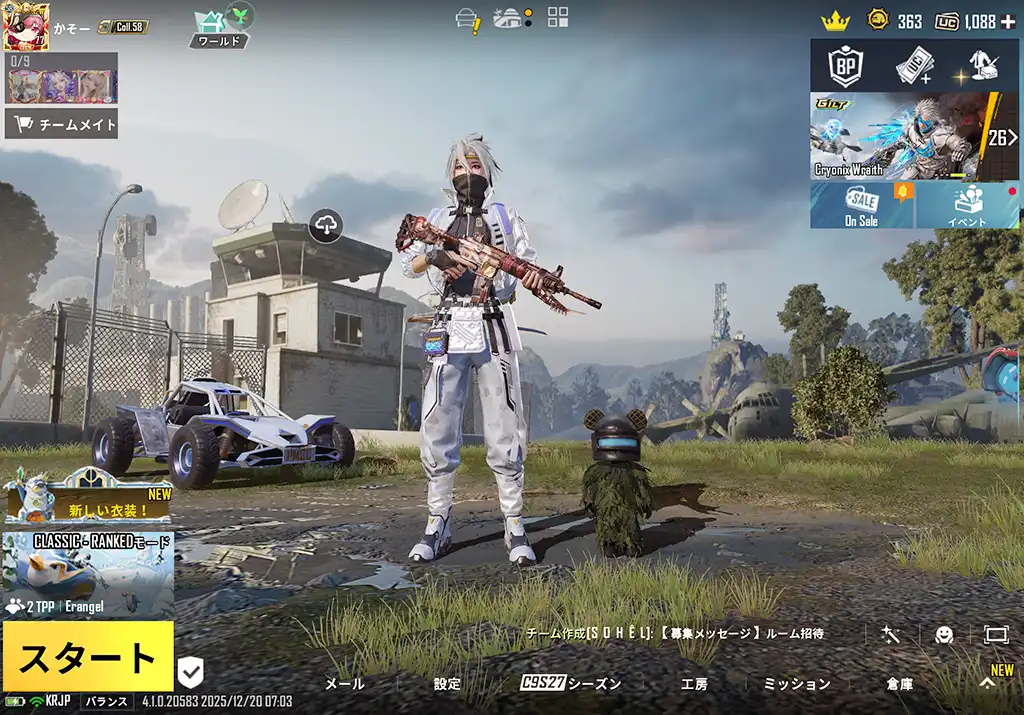Open the On Sale shop
1024x715 pixels.
[x=861, y=205]
